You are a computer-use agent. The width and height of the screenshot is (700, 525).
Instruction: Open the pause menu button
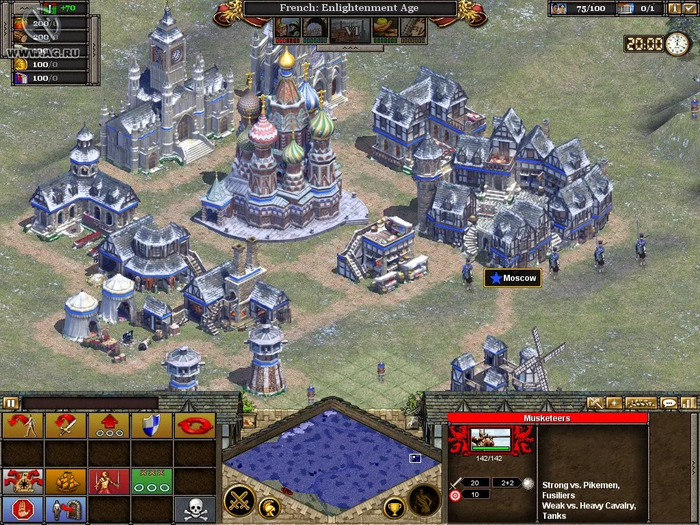click(11, 403)
